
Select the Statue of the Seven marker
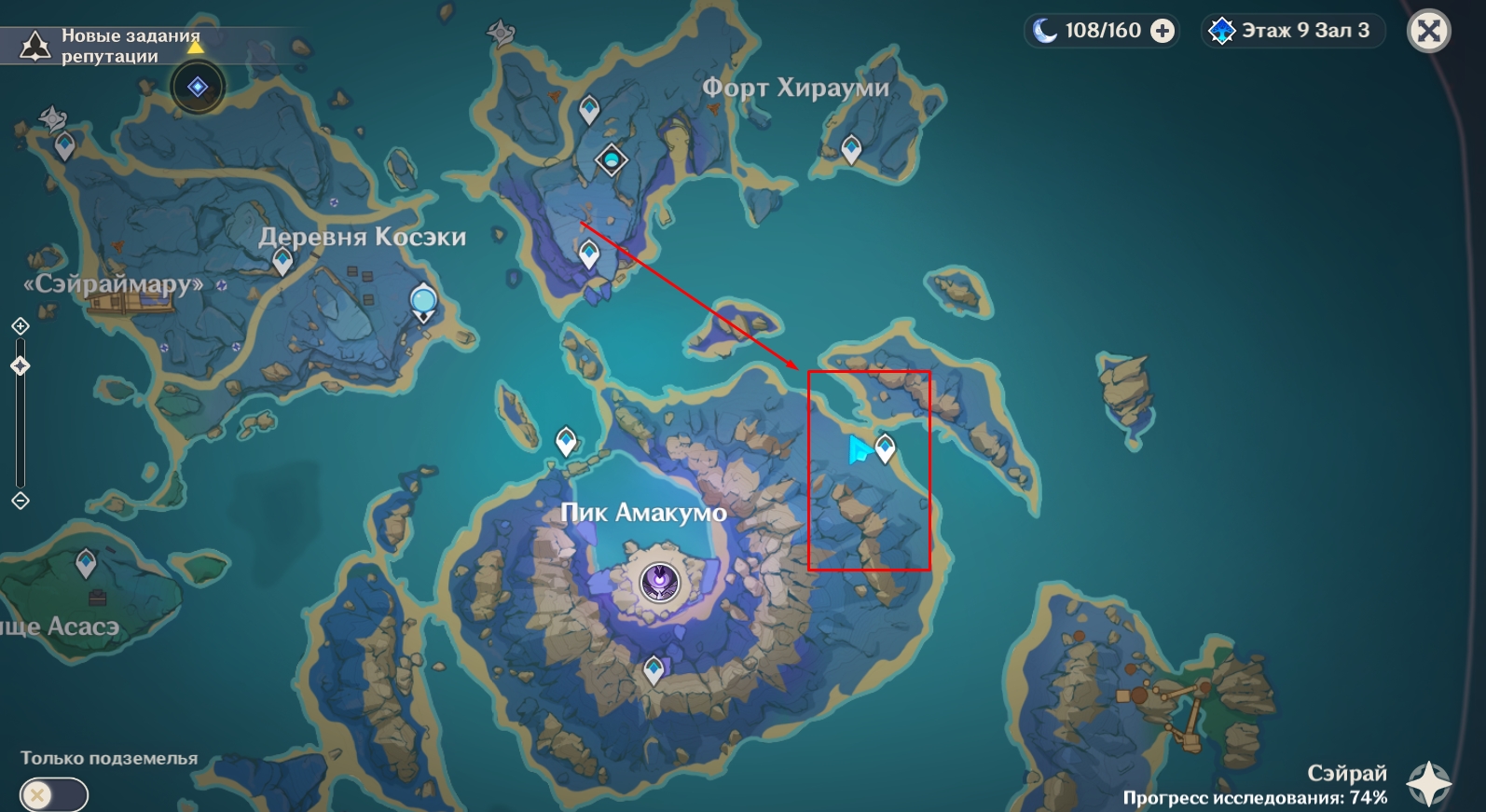pos(423,301)
